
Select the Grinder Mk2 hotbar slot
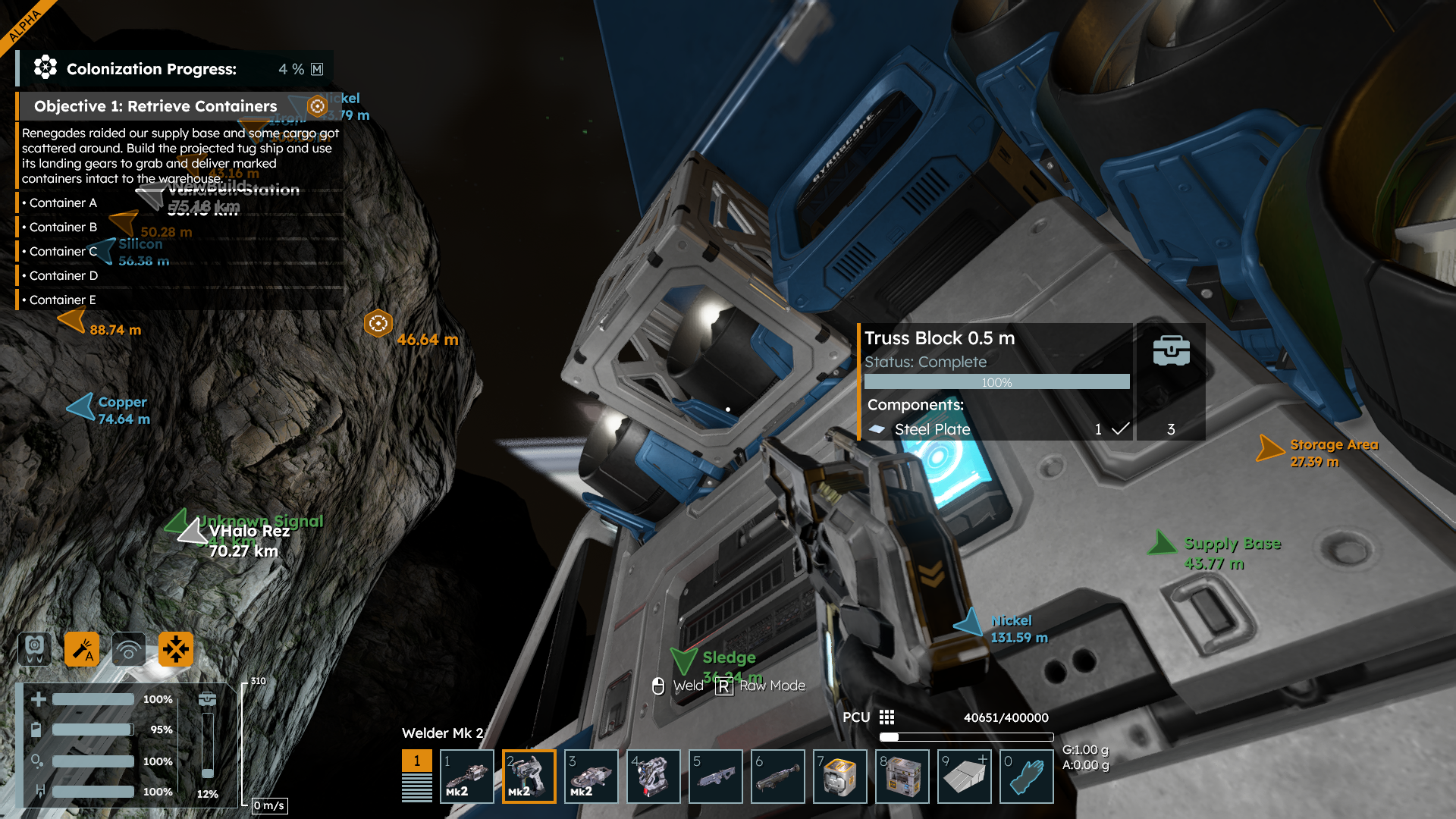(591, 776)
